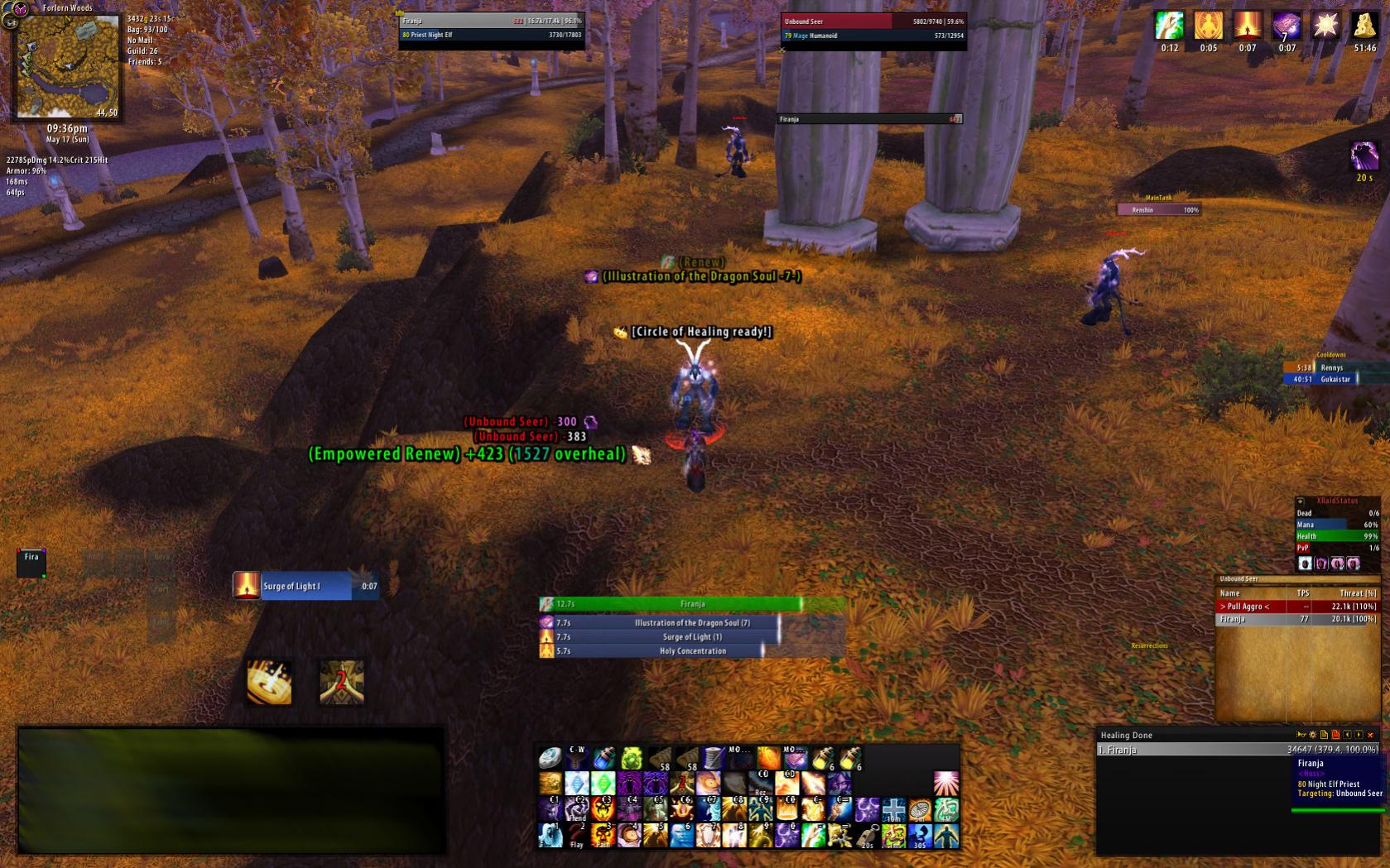The width and height of the screenshot is (1390, 868).
Task: Click the Renew buff icon
Action: click(1169, 26)
